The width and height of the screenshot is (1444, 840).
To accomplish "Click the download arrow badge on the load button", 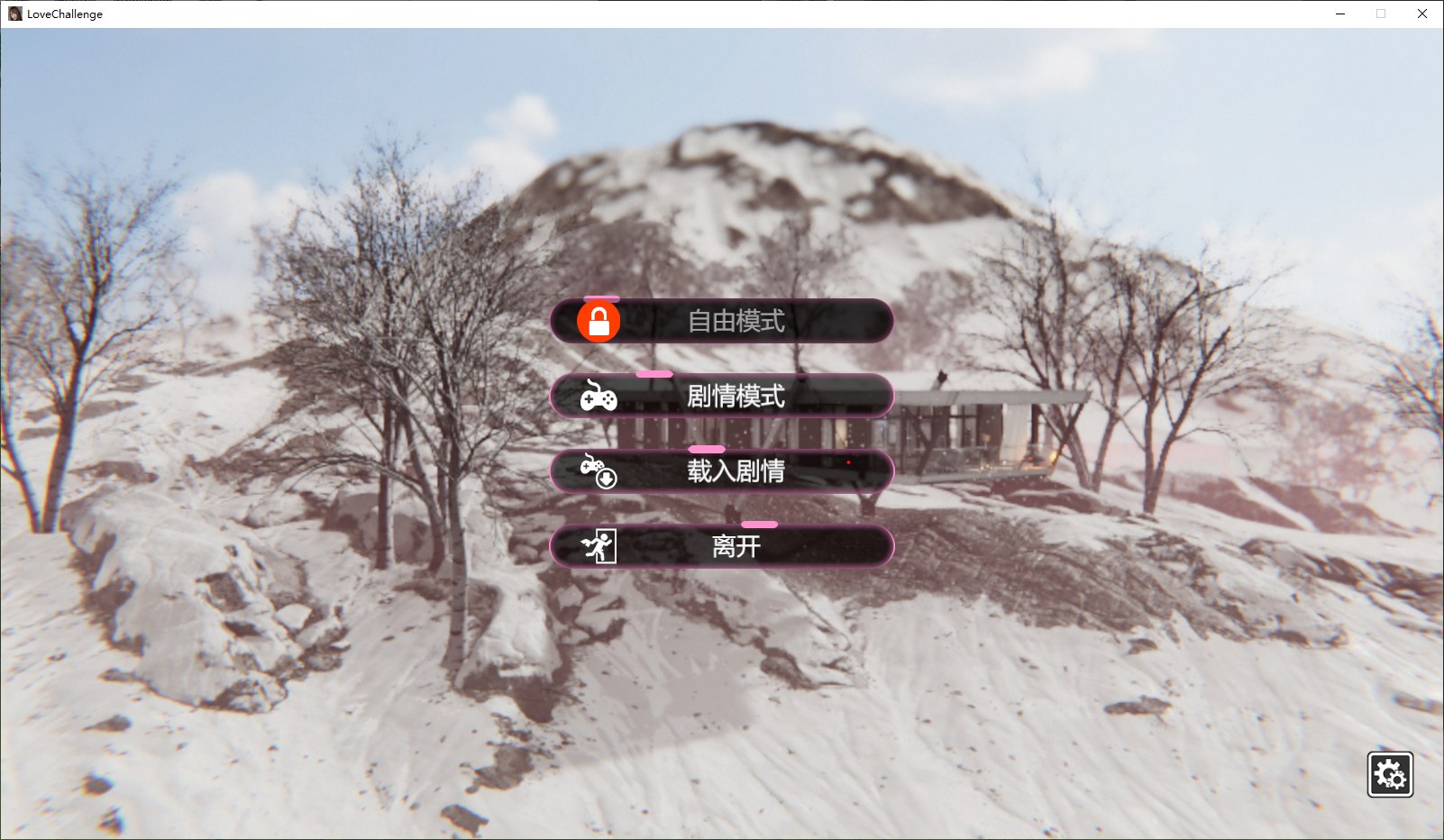I will pos(607,479).
